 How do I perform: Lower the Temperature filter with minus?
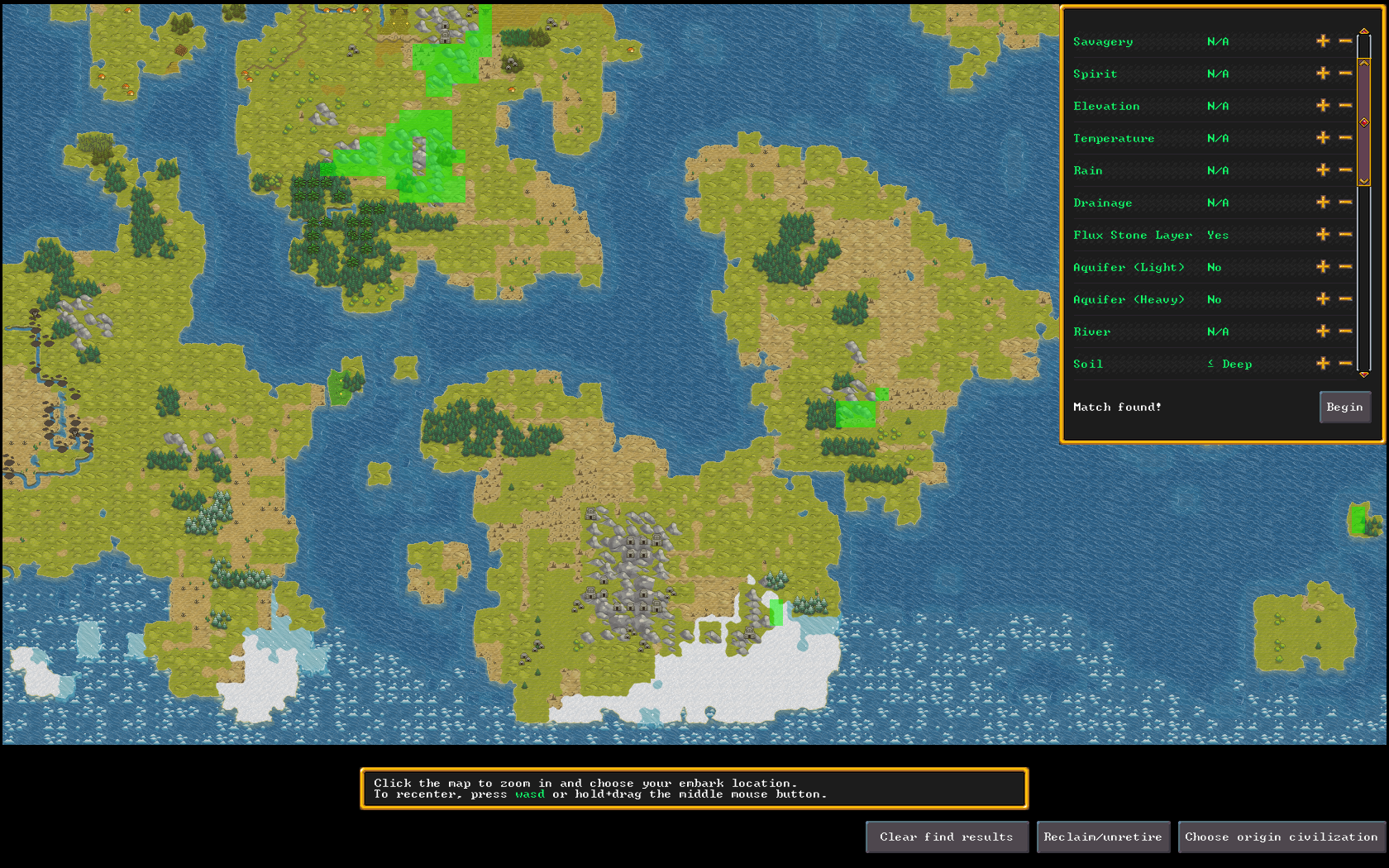[1345, 138]
